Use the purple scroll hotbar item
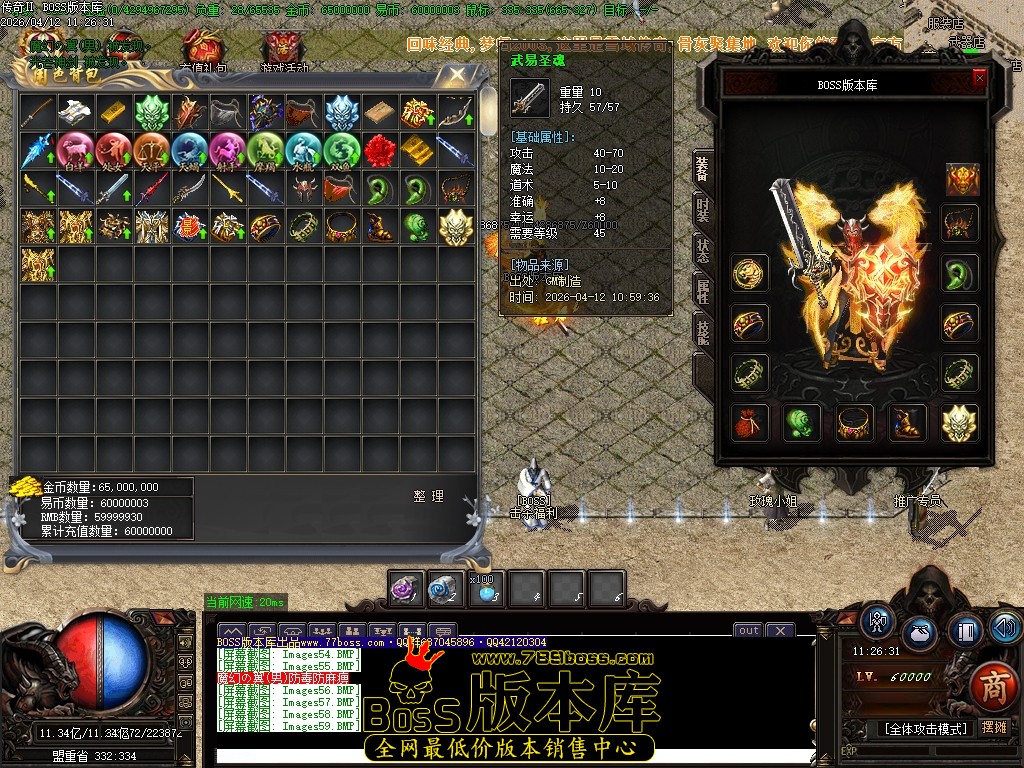Viewport: 1024px width, 768px height. click(407, 589)
